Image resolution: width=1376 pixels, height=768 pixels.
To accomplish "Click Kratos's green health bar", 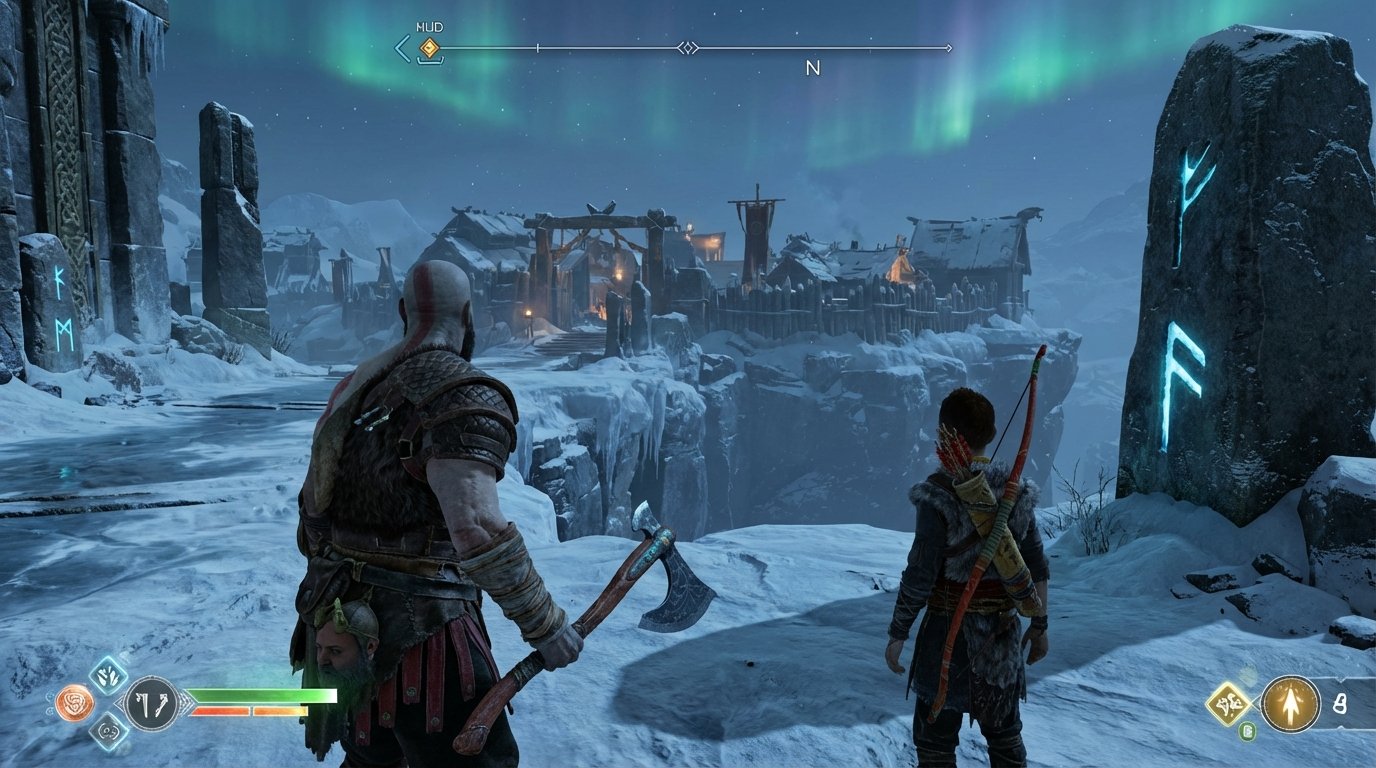I will pyautogui.click(x=255, y=695).
